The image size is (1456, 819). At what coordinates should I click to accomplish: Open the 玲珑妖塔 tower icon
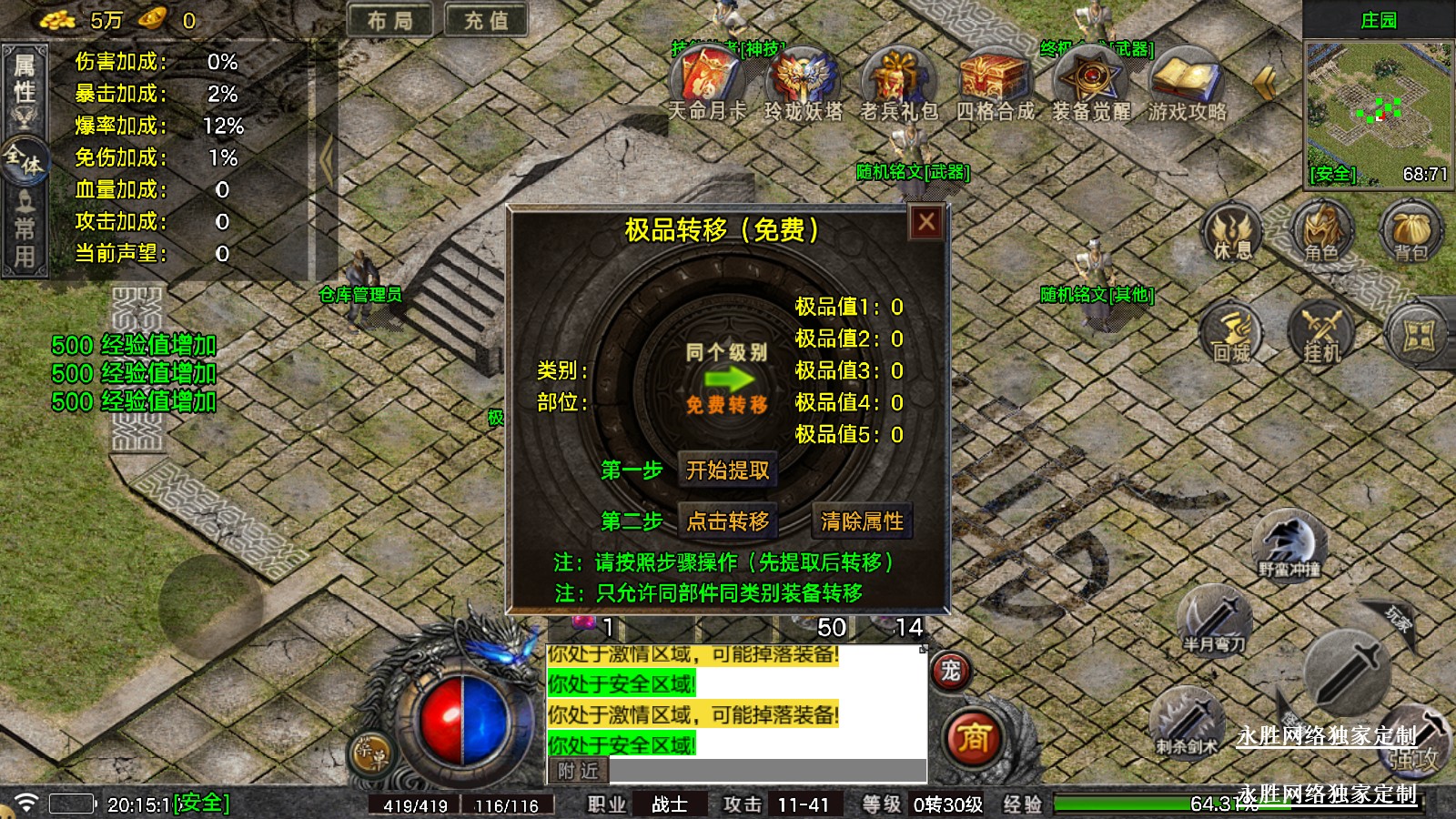pyautogui.click(x=803, y=78)
